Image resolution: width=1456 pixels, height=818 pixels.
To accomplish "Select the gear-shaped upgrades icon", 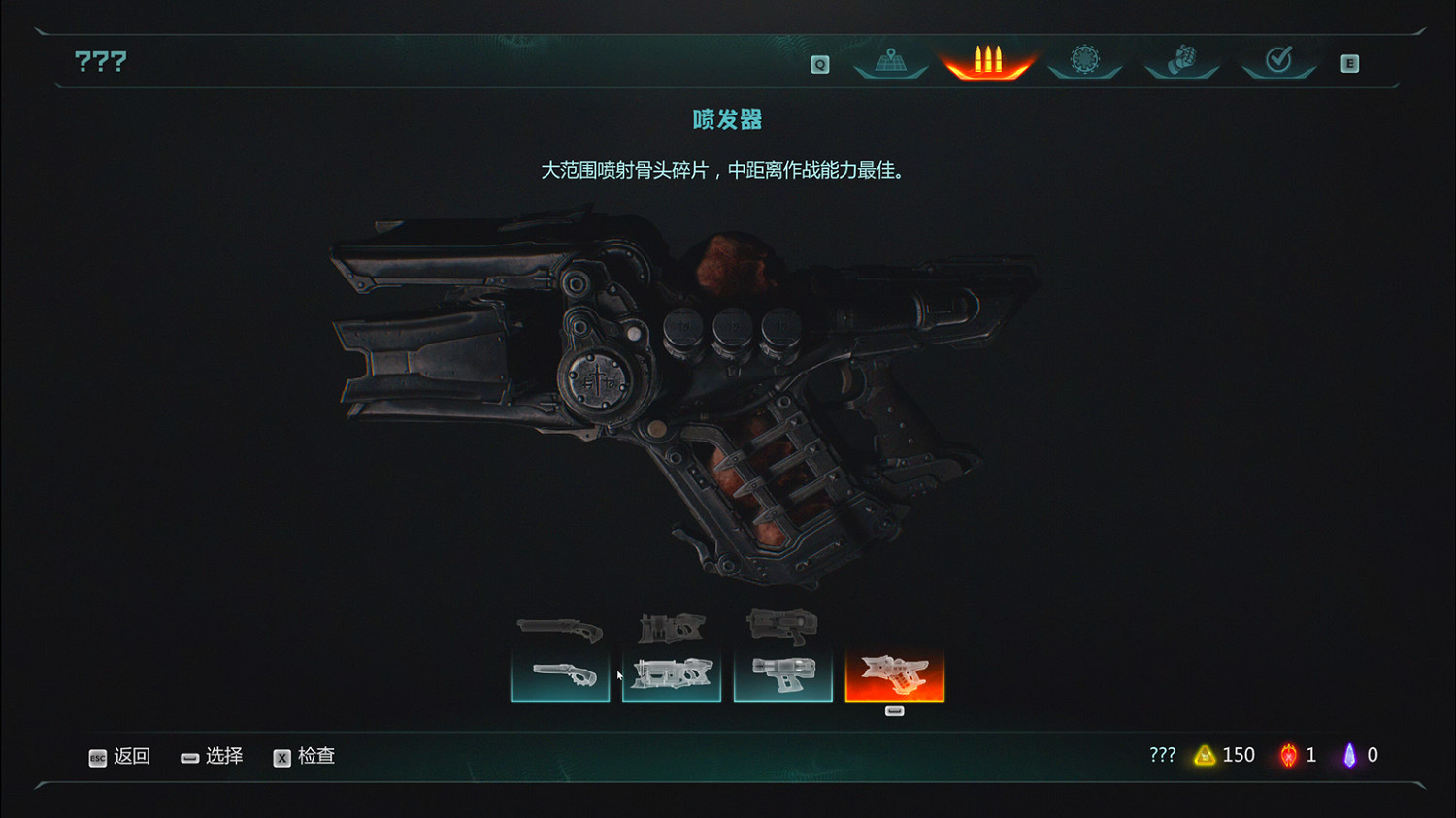I will [1084, 60].
